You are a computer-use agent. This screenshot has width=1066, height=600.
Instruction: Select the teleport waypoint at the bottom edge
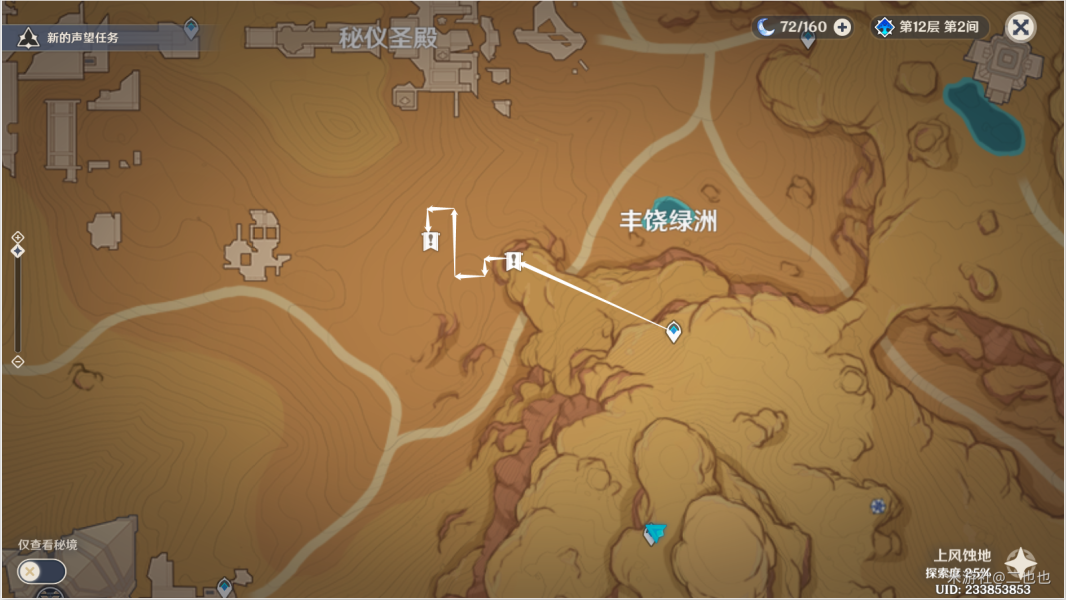224,588
